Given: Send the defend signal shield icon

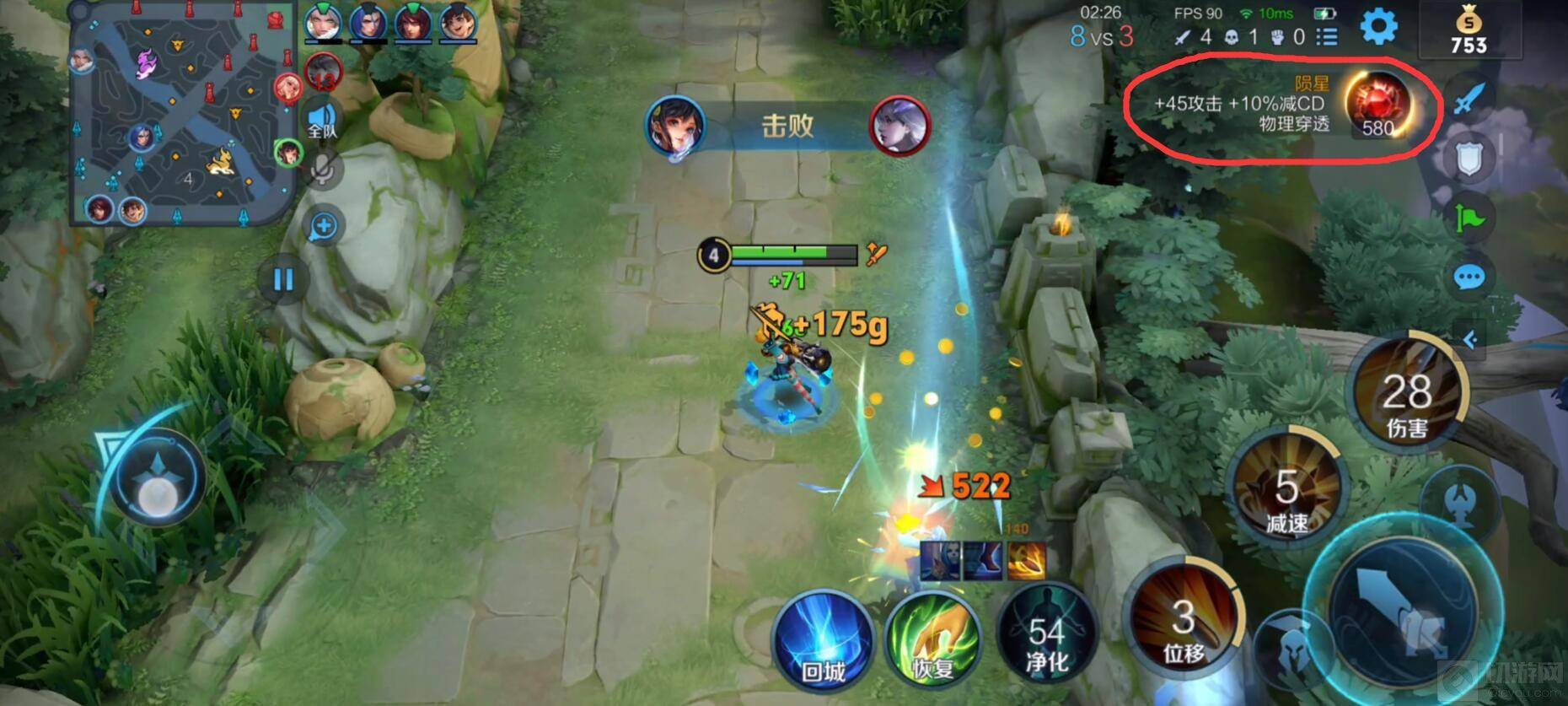Looking at the screenshot, I should coord(1469,159).
